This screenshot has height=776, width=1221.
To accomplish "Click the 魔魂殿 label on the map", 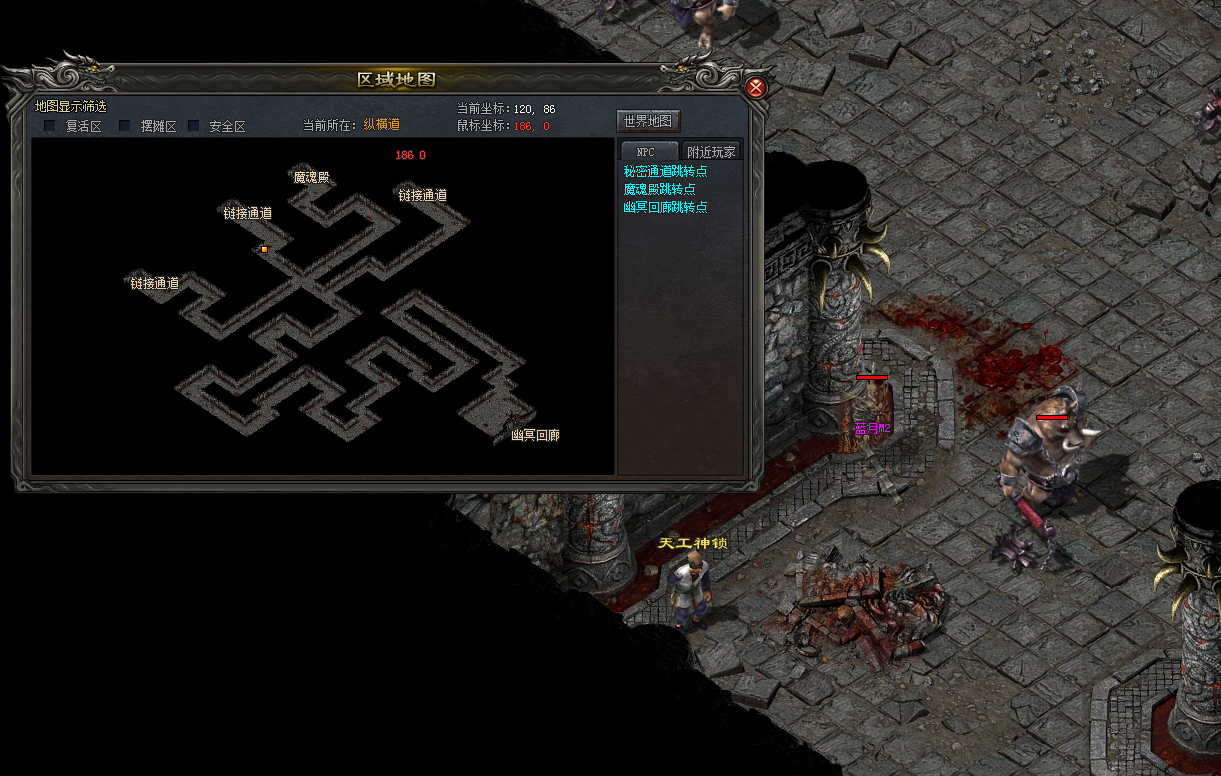I will 311,177.
